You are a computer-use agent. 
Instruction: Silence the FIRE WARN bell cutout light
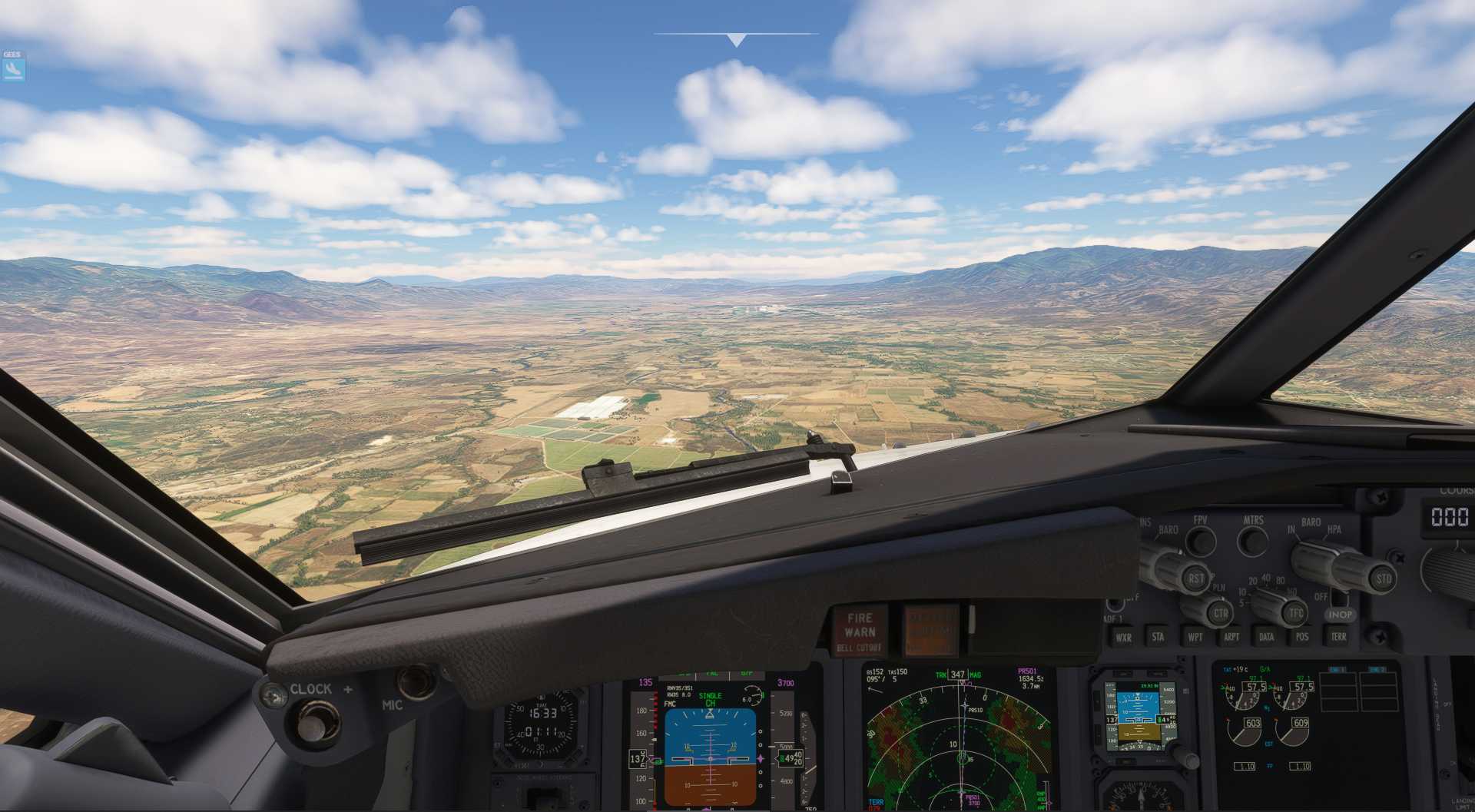(860, 631)
